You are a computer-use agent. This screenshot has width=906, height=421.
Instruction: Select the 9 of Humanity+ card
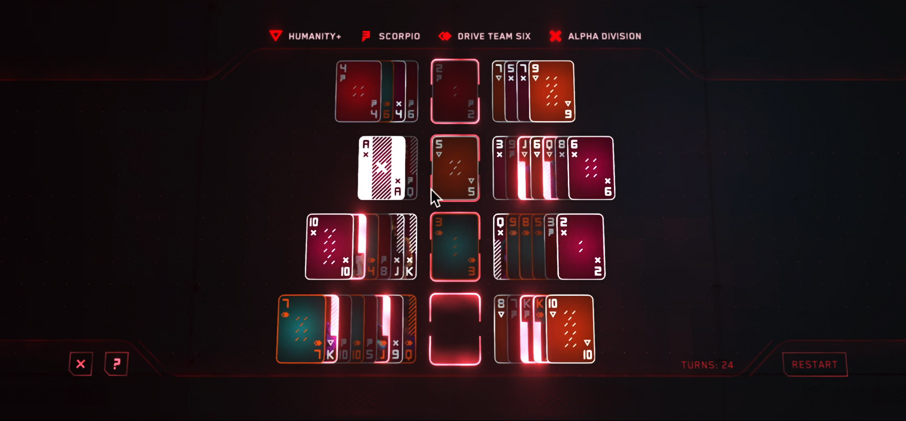(x=553, y=91)
